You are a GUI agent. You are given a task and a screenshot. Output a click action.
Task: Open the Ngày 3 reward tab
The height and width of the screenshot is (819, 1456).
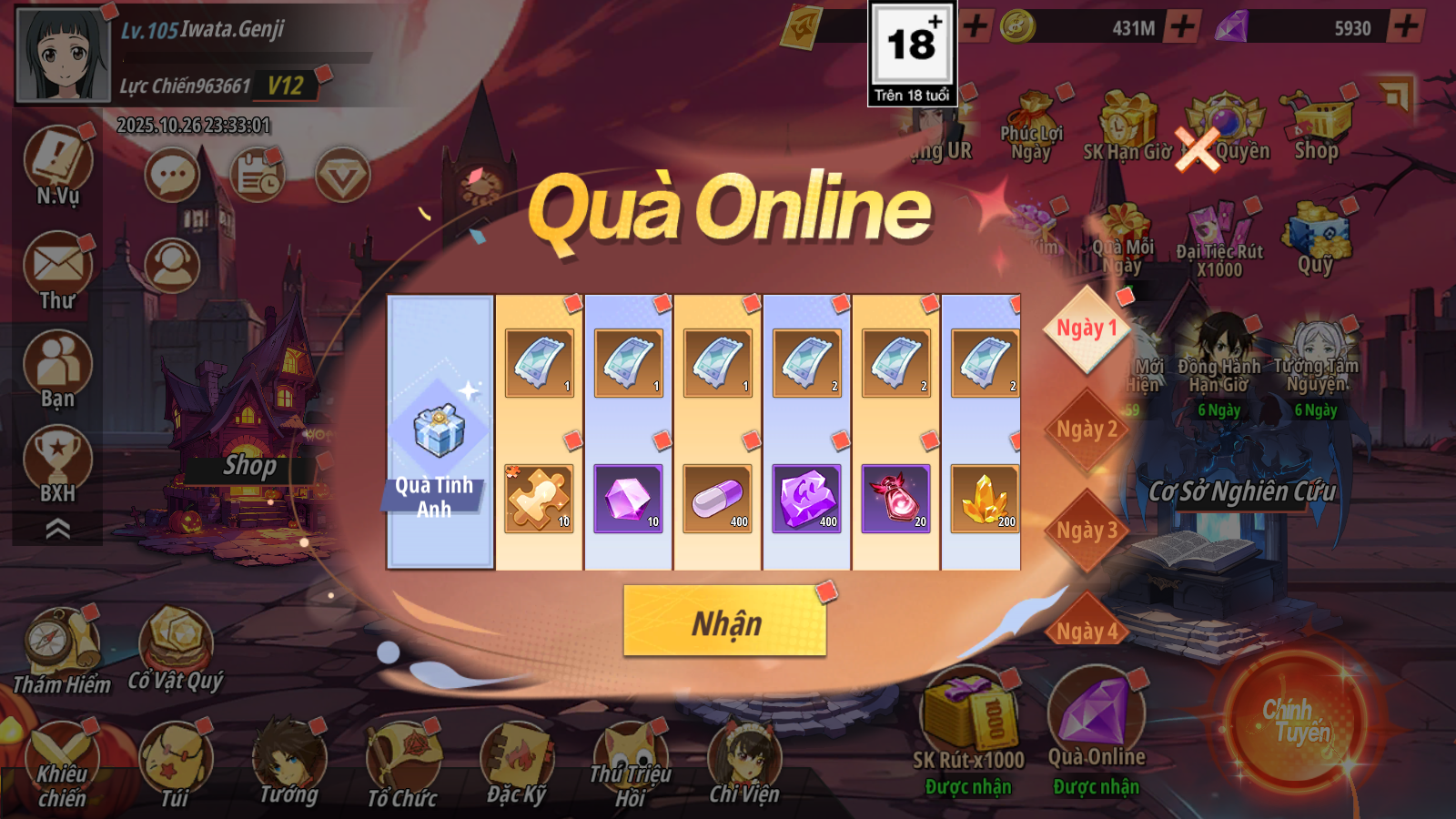click(1086, 531)
